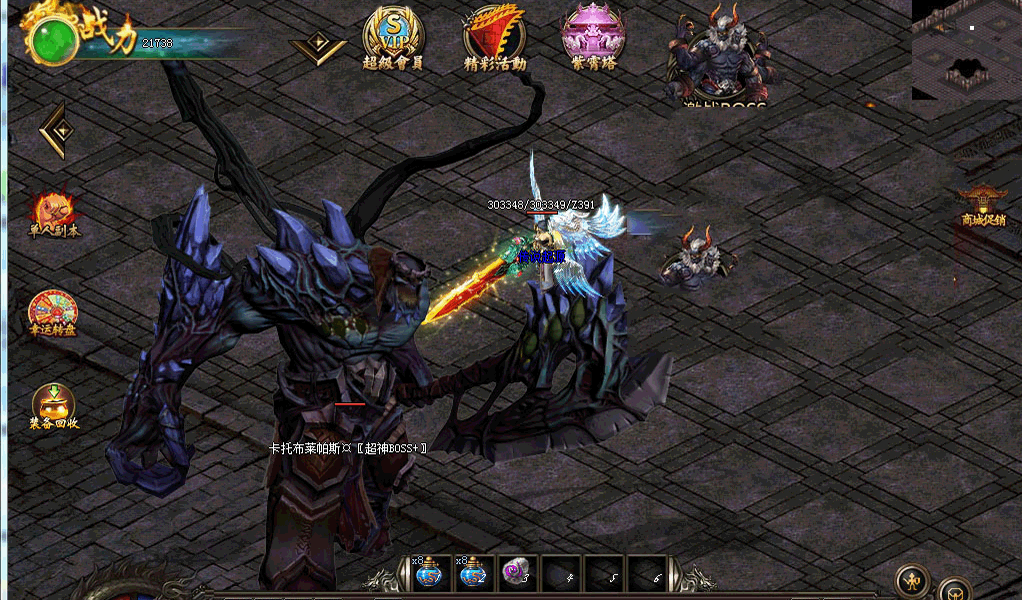Enter the 紫霄塔 tower

[593, 36]
